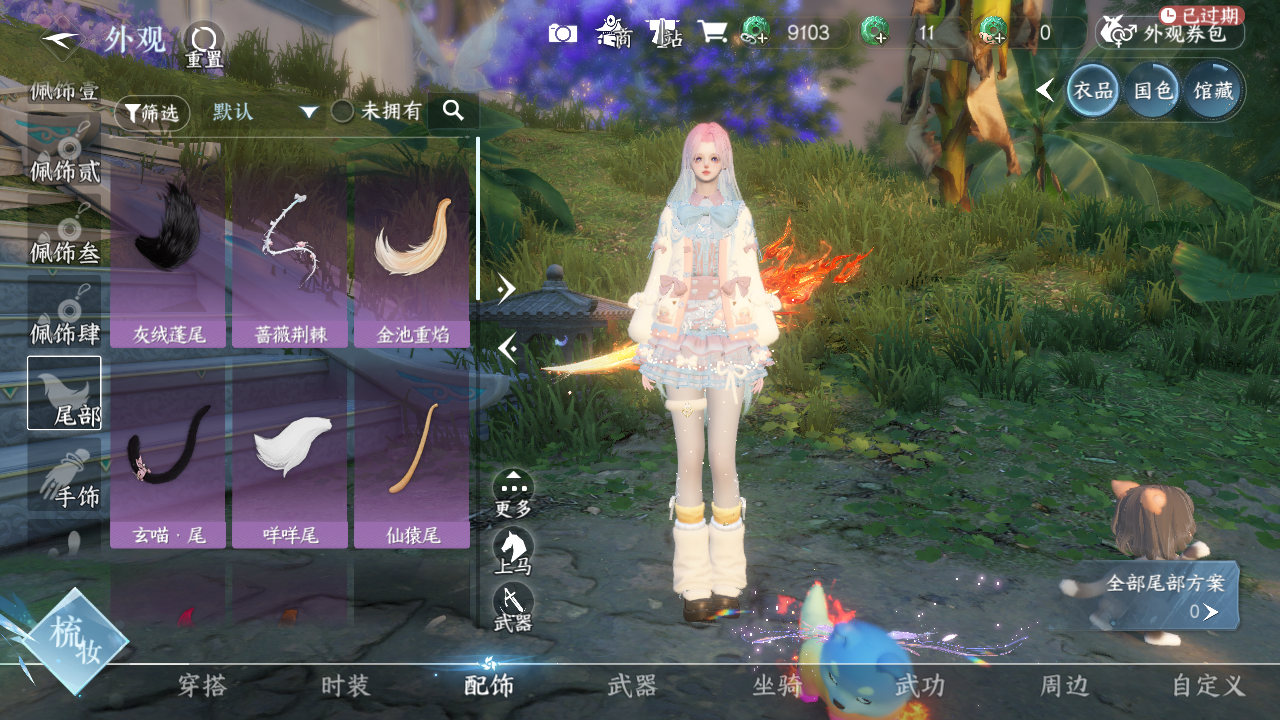Open the 外观券包 voucher pack
This screenshot has width=1280, height=720.
point(1171,33)
